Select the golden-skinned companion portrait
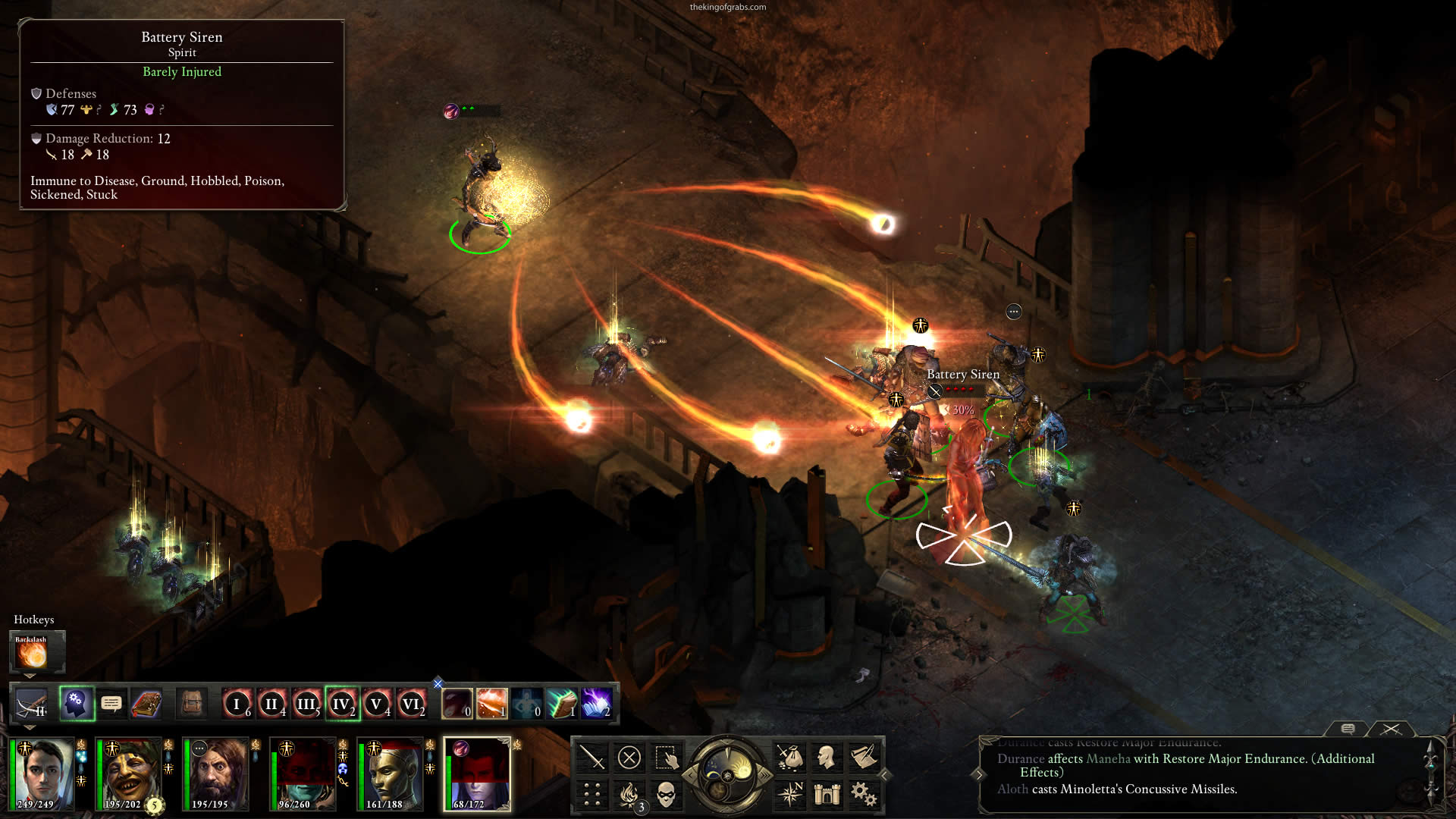The height and width of the screenshot is (819, 1456). 391,773
